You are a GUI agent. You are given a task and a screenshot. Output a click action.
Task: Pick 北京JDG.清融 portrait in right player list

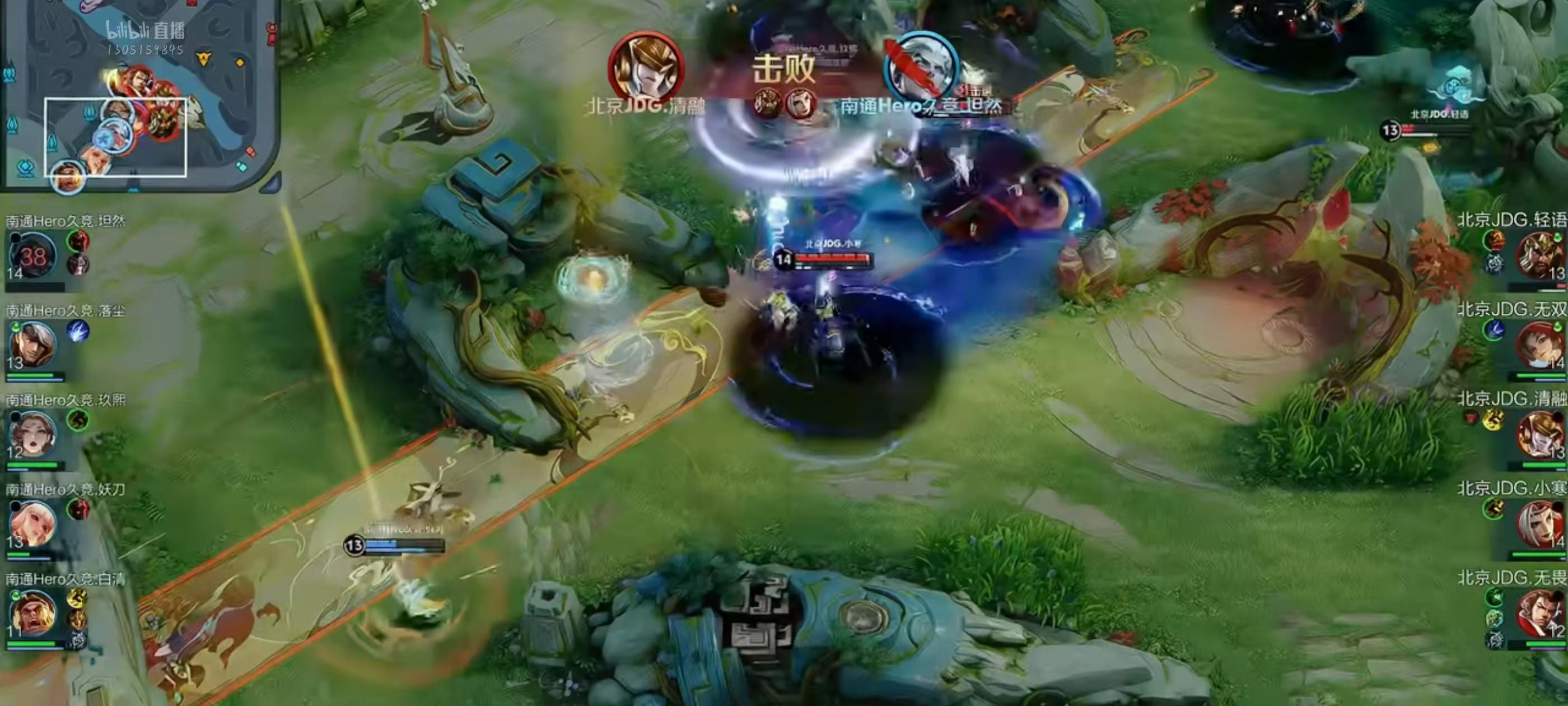coord(1540,434)
